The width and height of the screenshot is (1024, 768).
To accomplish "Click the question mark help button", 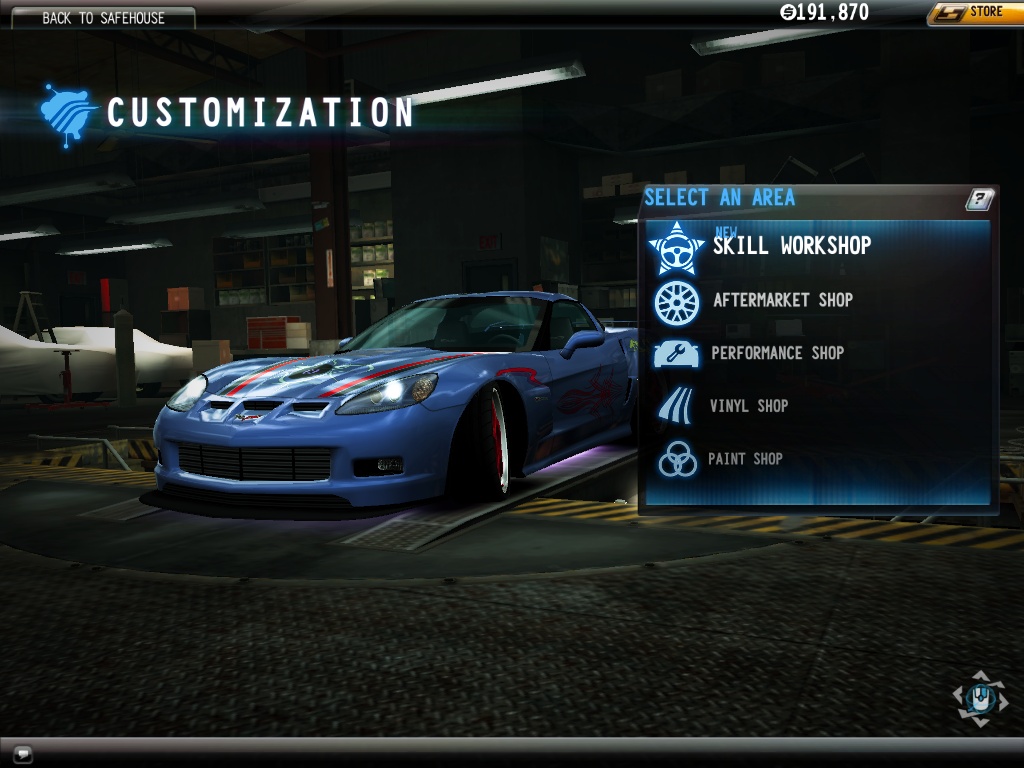I will pyautogui.click(x=980, y=199).
